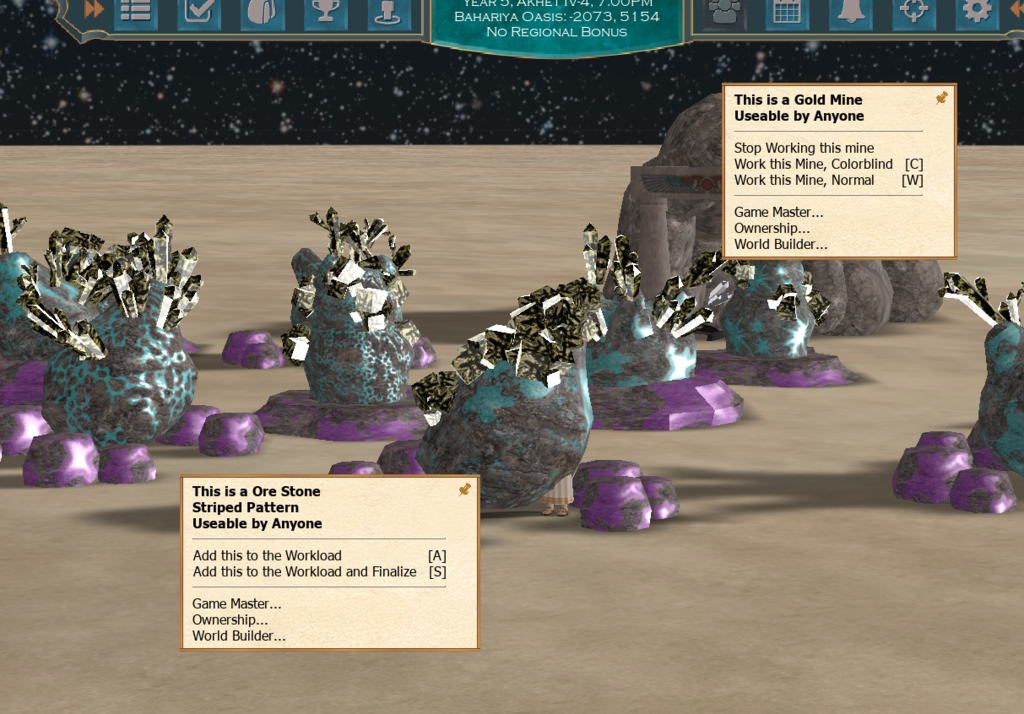Open the list icon in top toolbar
1024x714 pixels.
point(135,11)
